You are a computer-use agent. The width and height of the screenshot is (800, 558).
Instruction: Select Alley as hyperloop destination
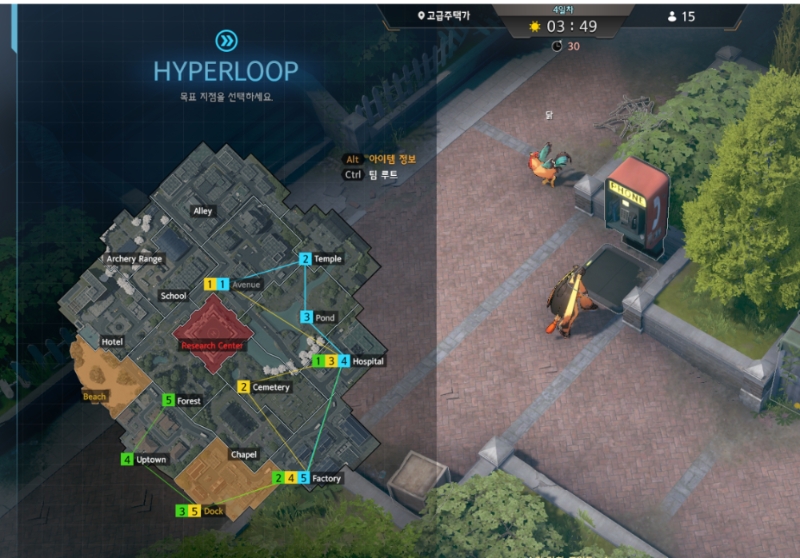203,212
